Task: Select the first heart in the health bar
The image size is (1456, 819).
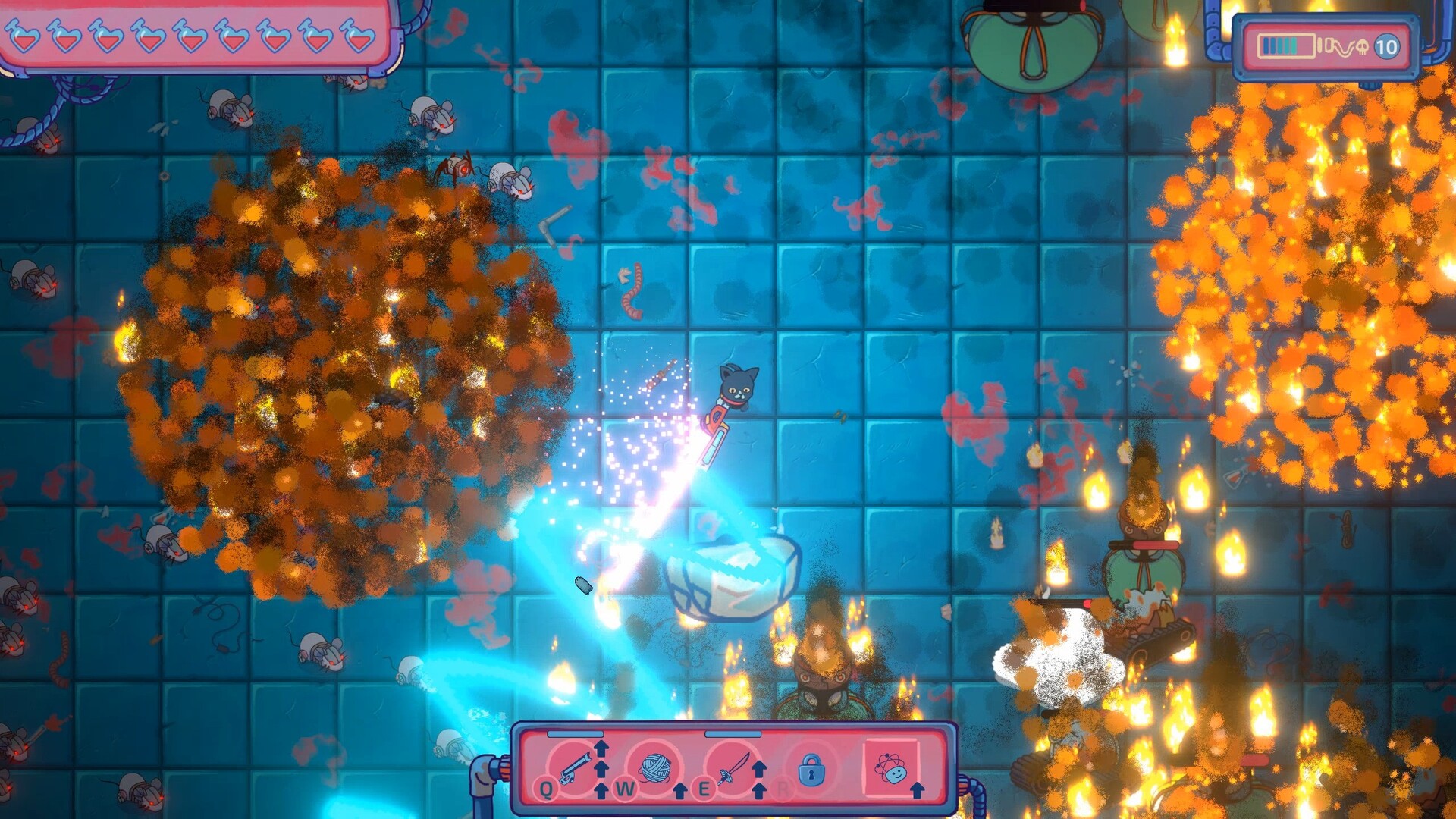Action: tap(24, 35)
